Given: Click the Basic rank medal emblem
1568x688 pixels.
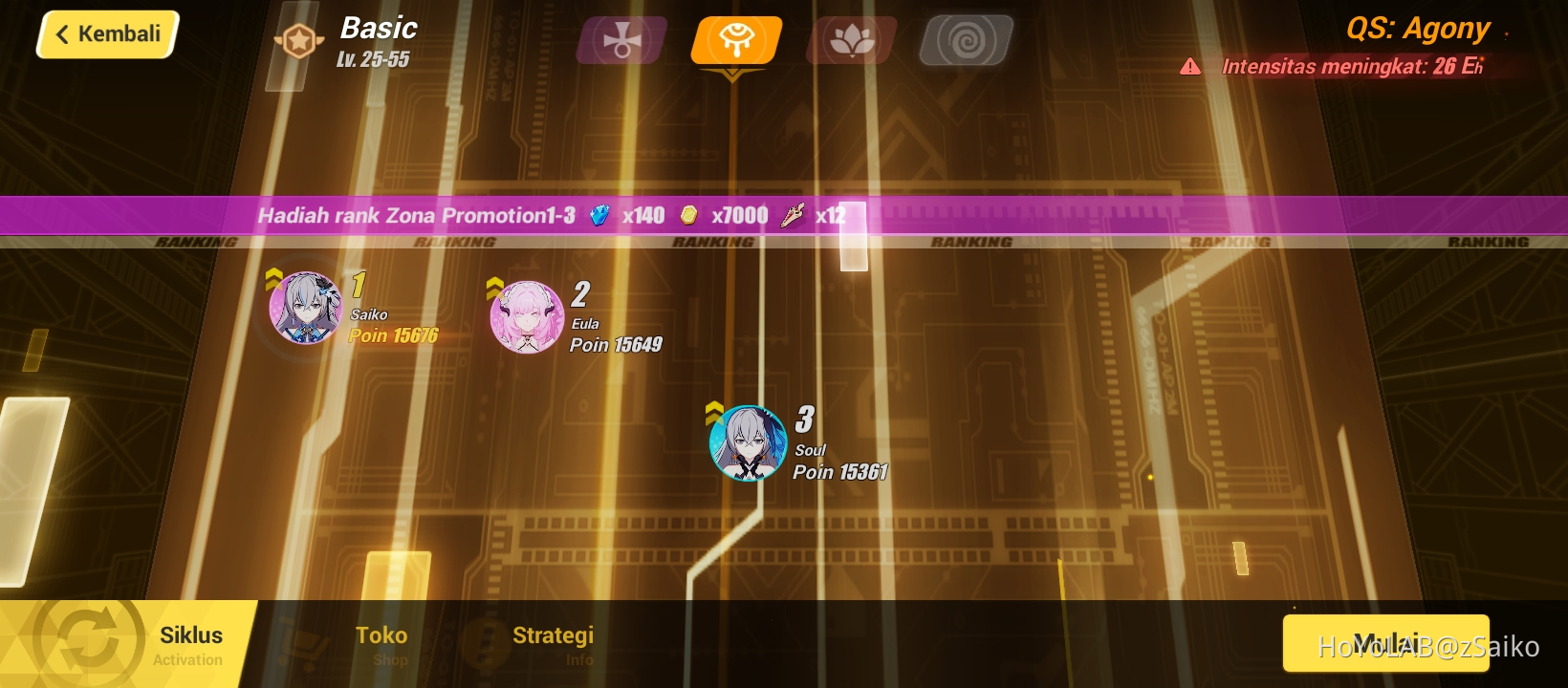Looking at the screenshot, I should click(297, 40).
